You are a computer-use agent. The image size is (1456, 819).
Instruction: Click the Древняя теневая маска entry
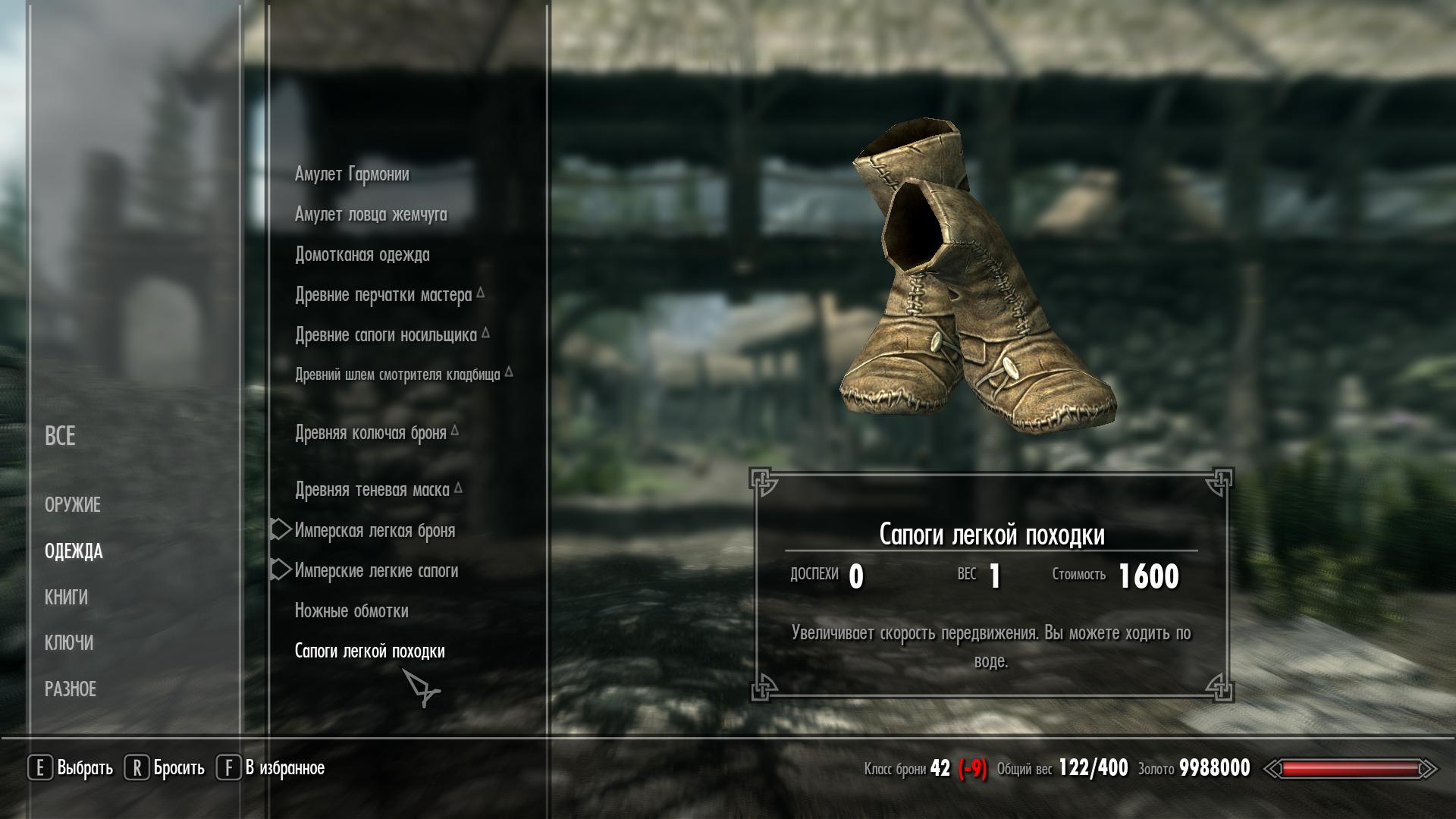pos(372,491)
